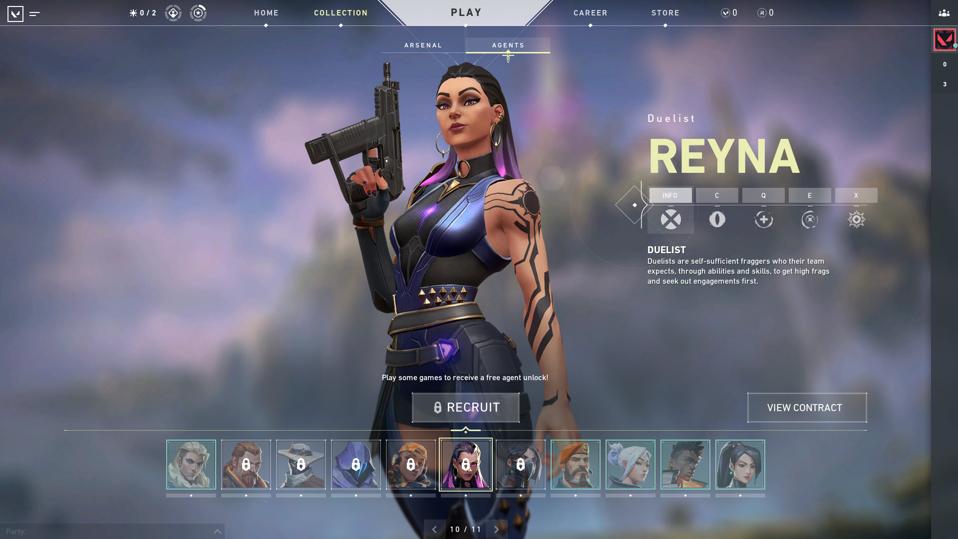Switch to the Arsenal sub-tab
Screen dimensions: 958x539
tap(423, 45)
